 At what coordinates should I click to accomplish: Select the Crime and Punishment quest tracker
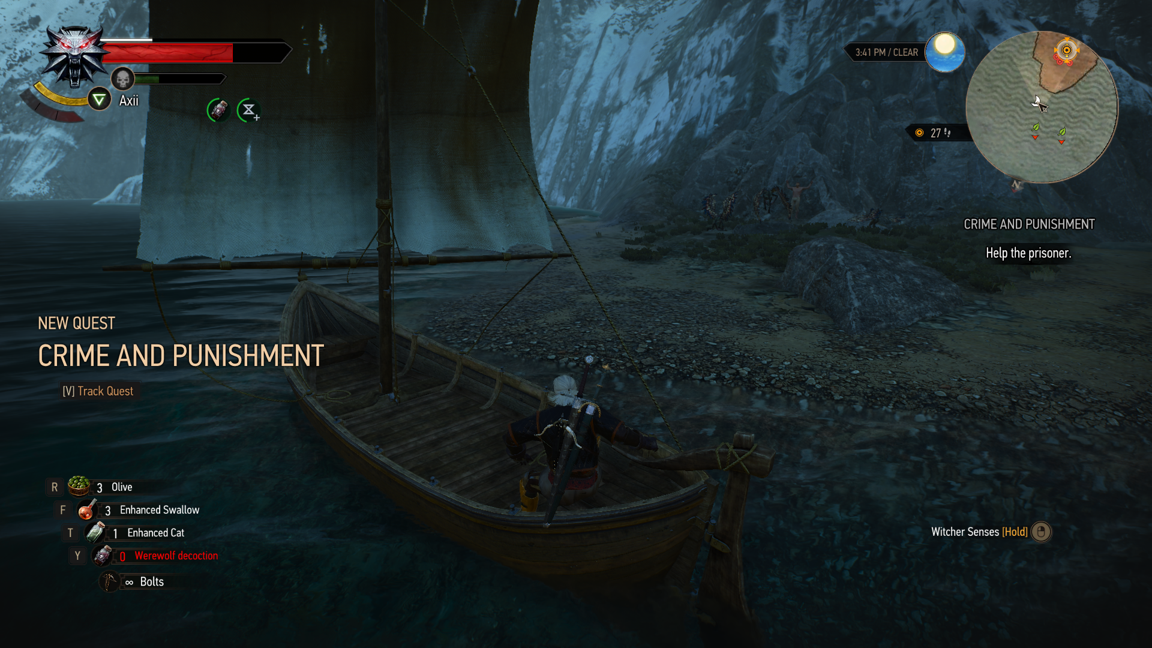pos(1028,225)
